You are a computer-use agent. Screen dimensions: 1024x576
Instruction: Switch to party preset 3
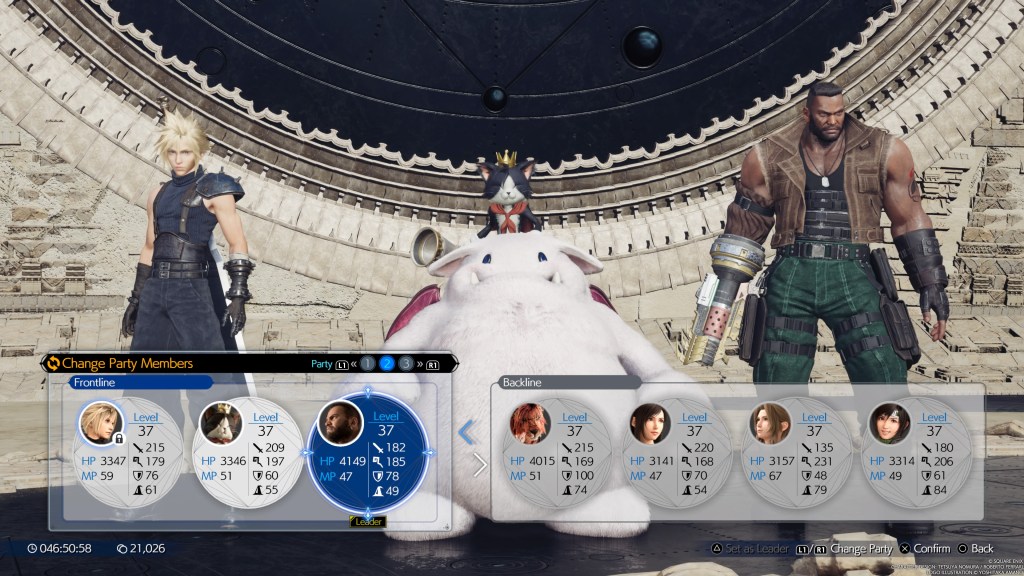[x=406, y=364]
